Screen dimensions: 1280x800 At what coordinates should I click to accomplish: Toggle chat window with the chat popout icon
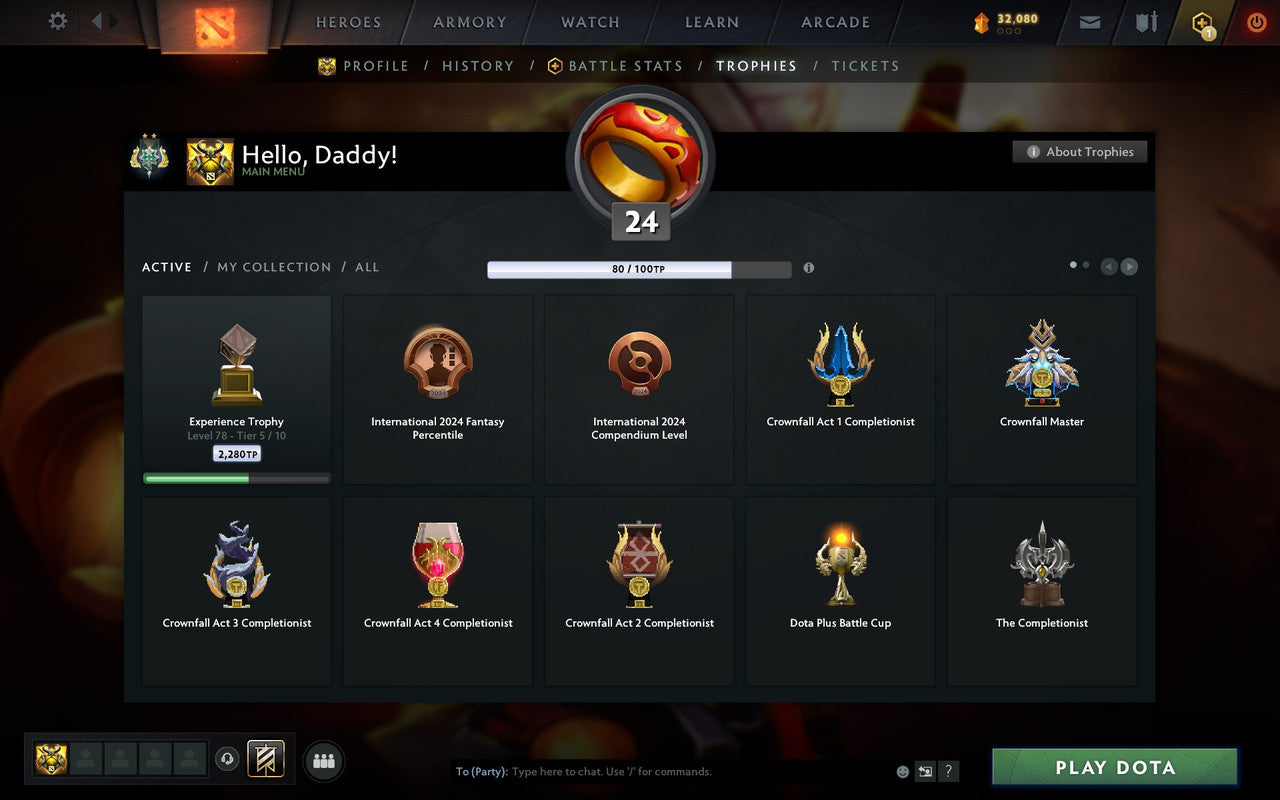925,771
